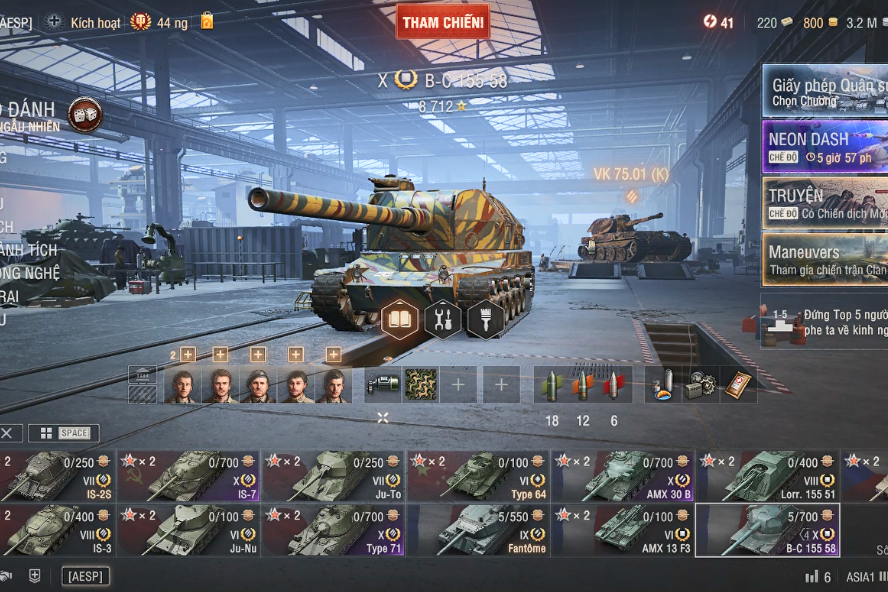Open the Maneuvers clan battle banner
The image size is (888, 592).
pyautogui.click(x=824, y=258)
